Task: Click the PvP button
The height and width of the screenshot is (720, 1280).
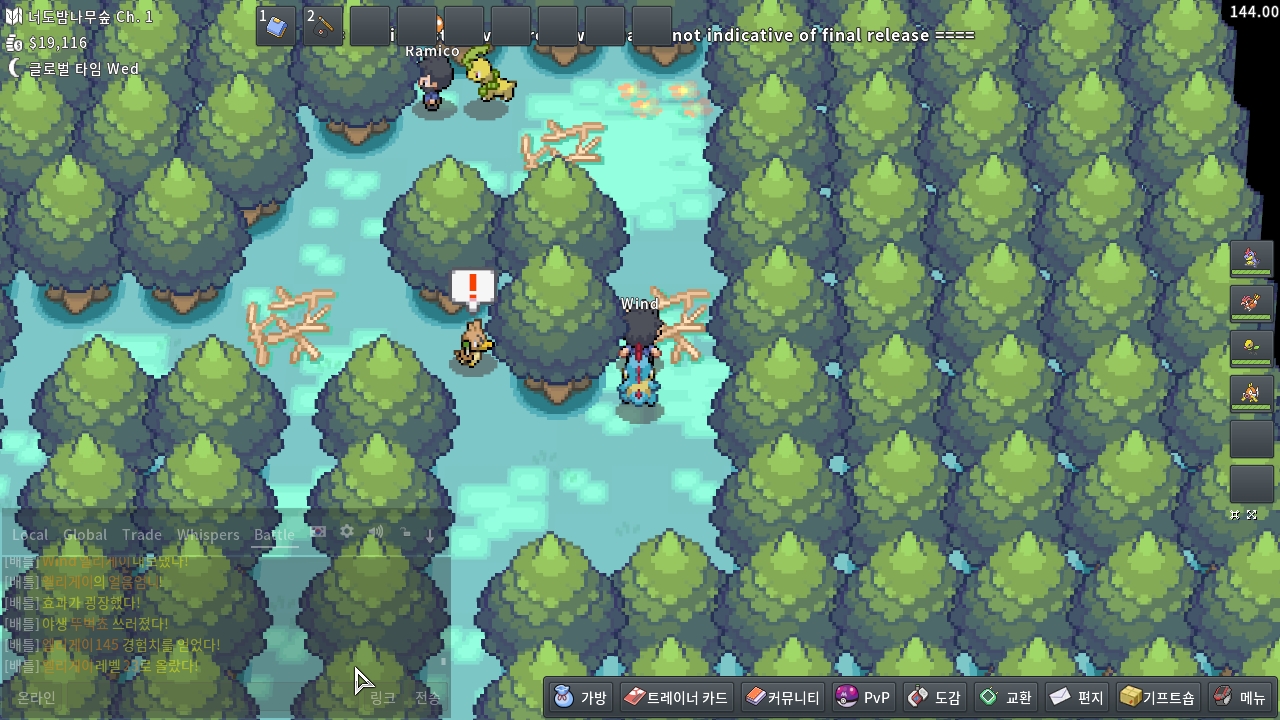Action: click(863, 697)
